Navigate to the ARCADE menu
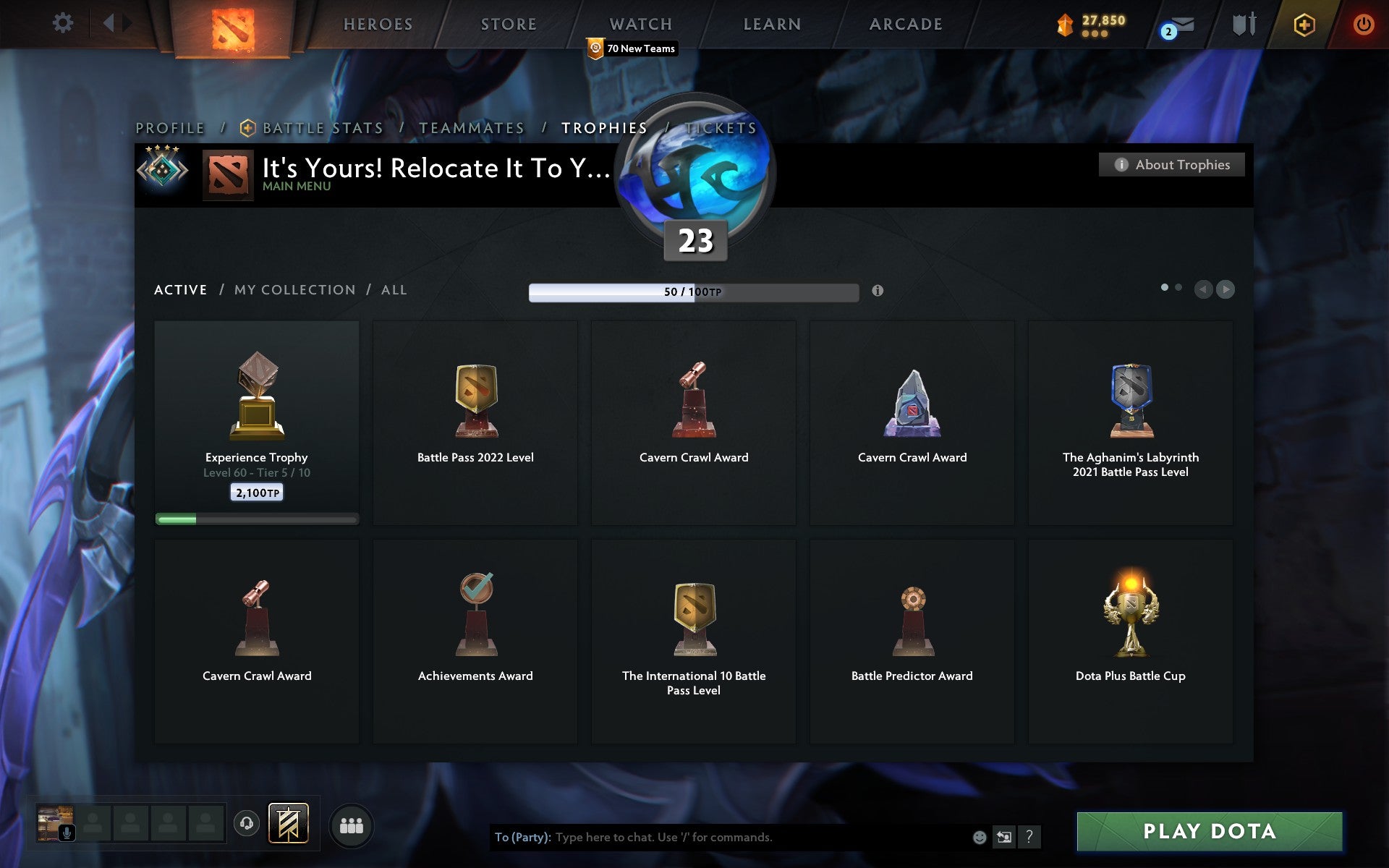 click(x=905, y=24)
